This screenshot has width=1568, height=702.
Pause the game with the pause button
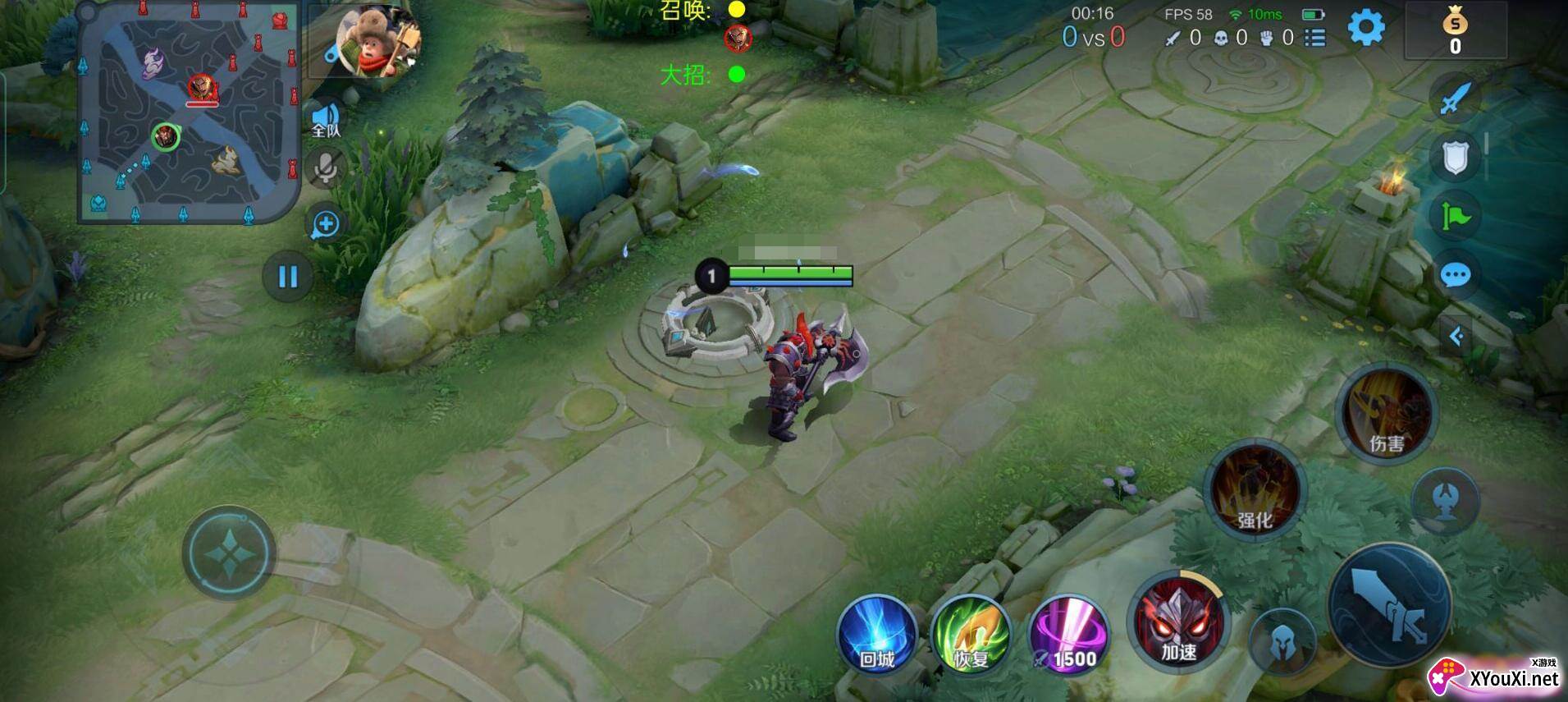(x=287, y=277)
